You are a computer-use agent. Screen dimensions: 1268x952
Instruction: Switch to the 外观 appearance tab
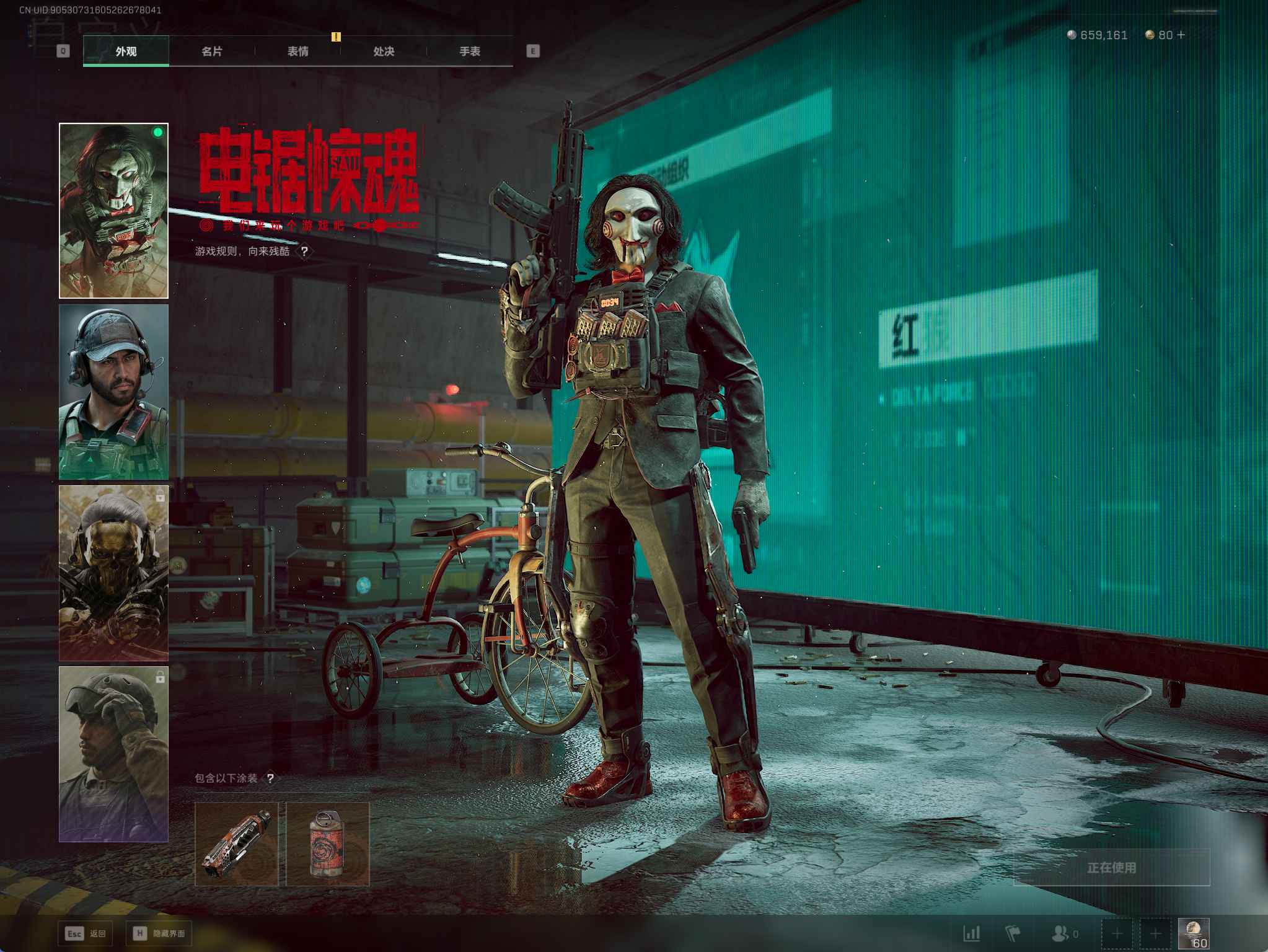(126, 51)
